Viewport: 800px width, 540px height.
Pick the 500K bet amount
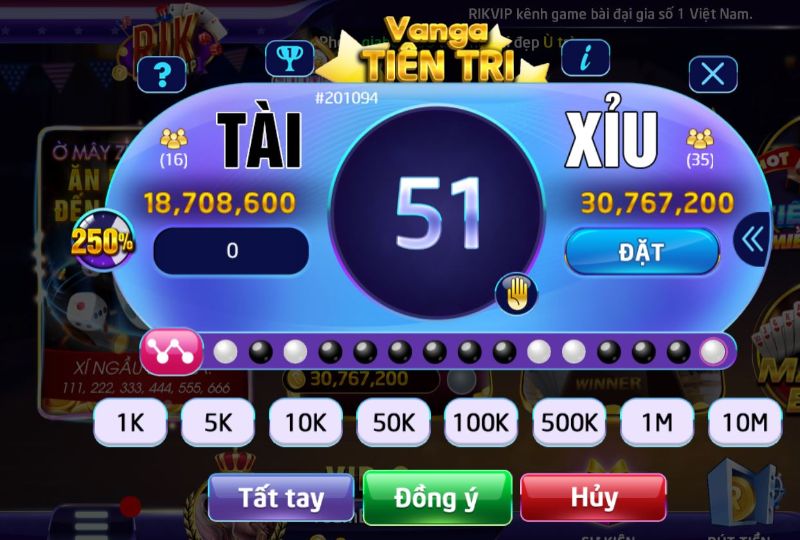point(569,423)
